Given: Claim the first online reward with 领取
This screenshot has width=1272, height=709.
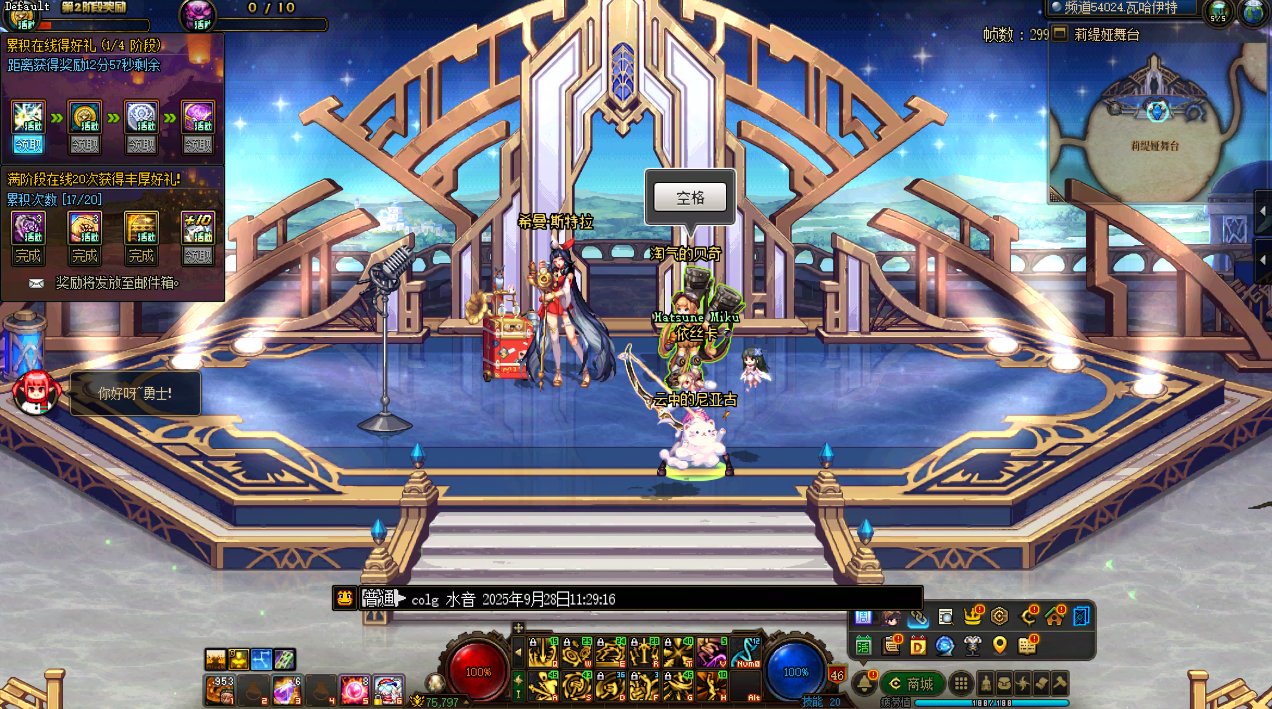Looking at the screenshot, I should pyautogui.click(x=28, y=145).
